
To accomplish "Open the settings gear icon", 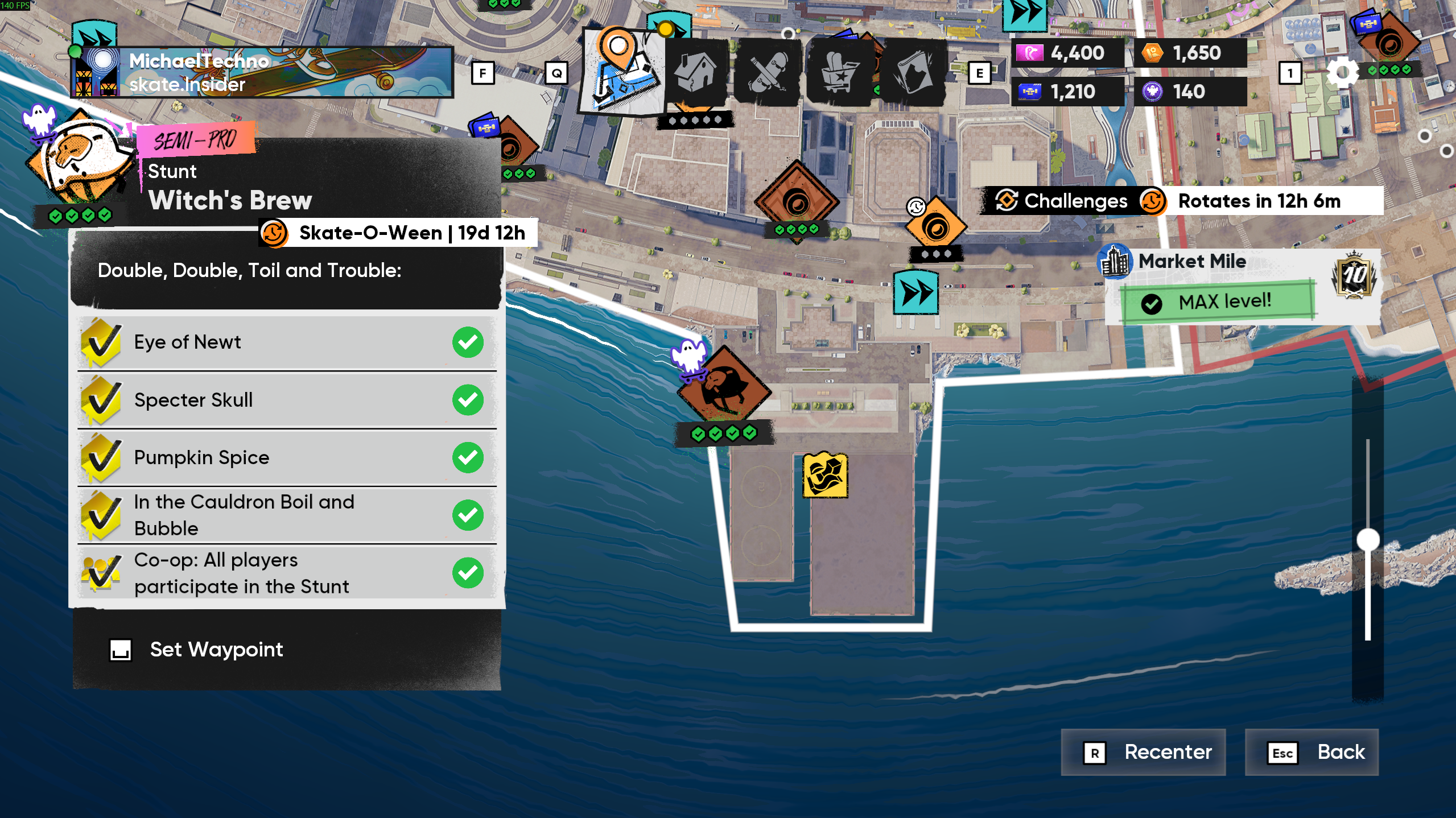I will click(x=1342, y=73).
